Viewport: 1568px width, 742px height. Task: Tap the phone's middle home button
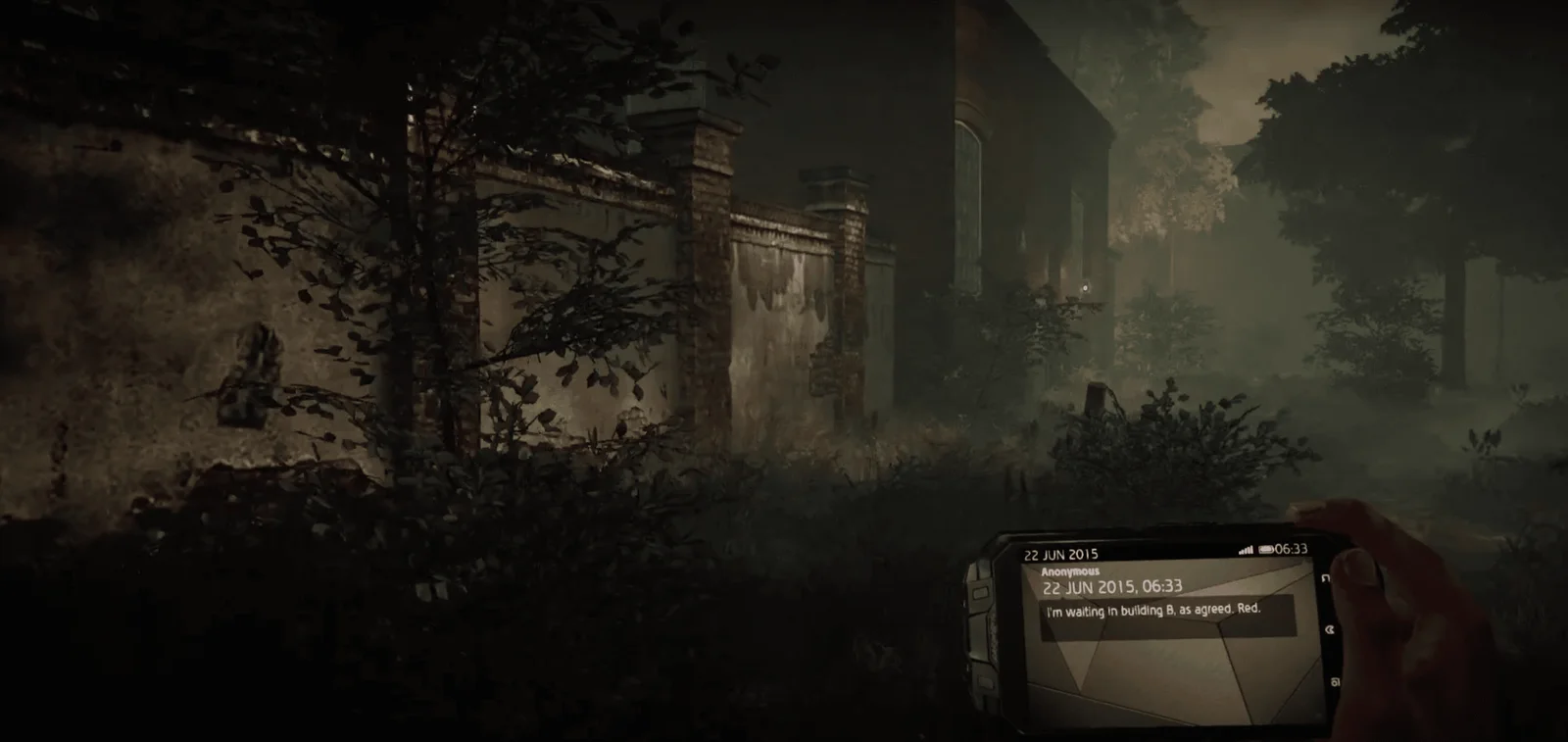[x=1330, y=630]
